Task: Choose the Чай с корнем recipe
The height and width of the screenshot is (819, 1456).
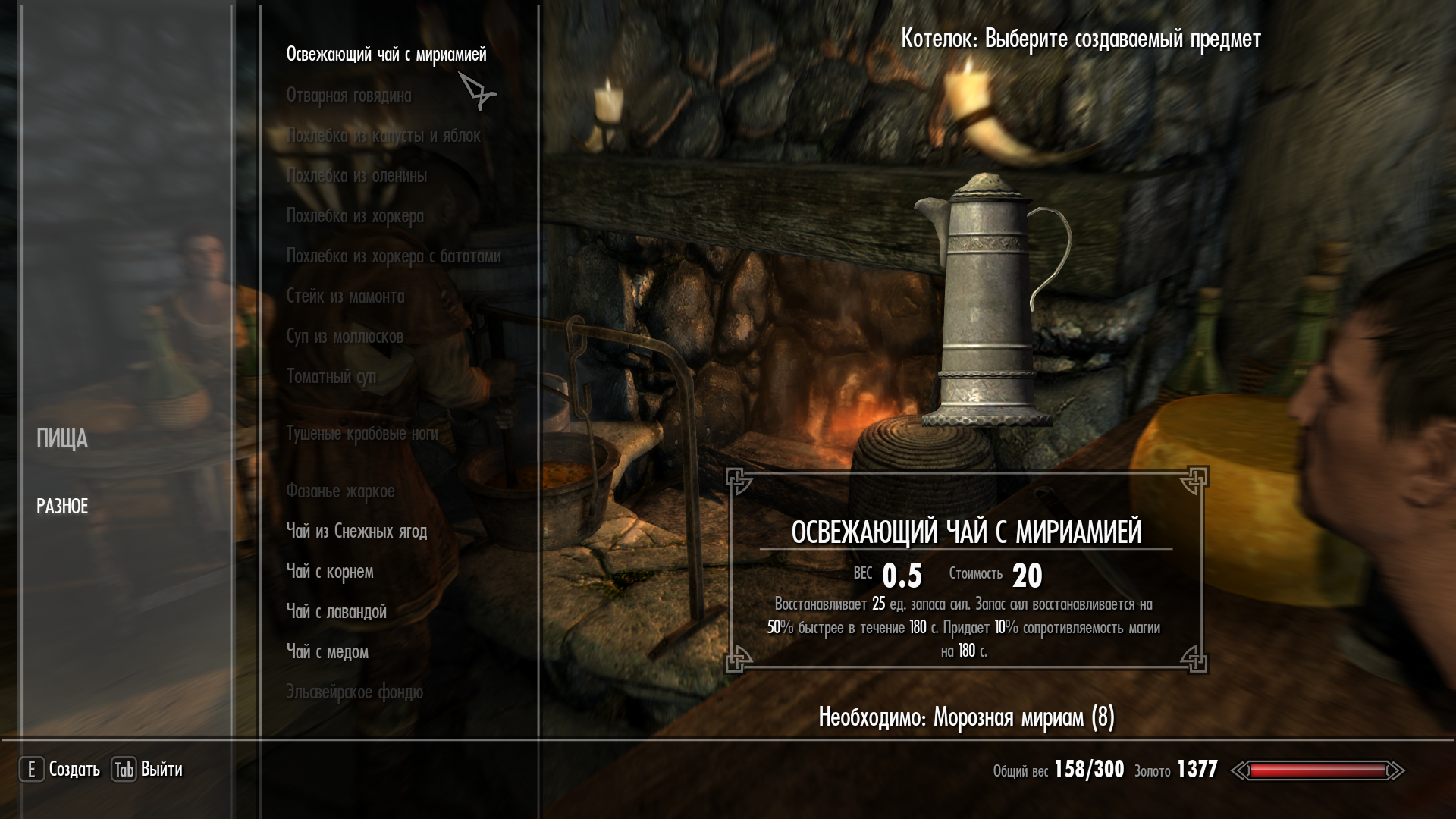Action: pyautogui.click(x=329, y=572)
